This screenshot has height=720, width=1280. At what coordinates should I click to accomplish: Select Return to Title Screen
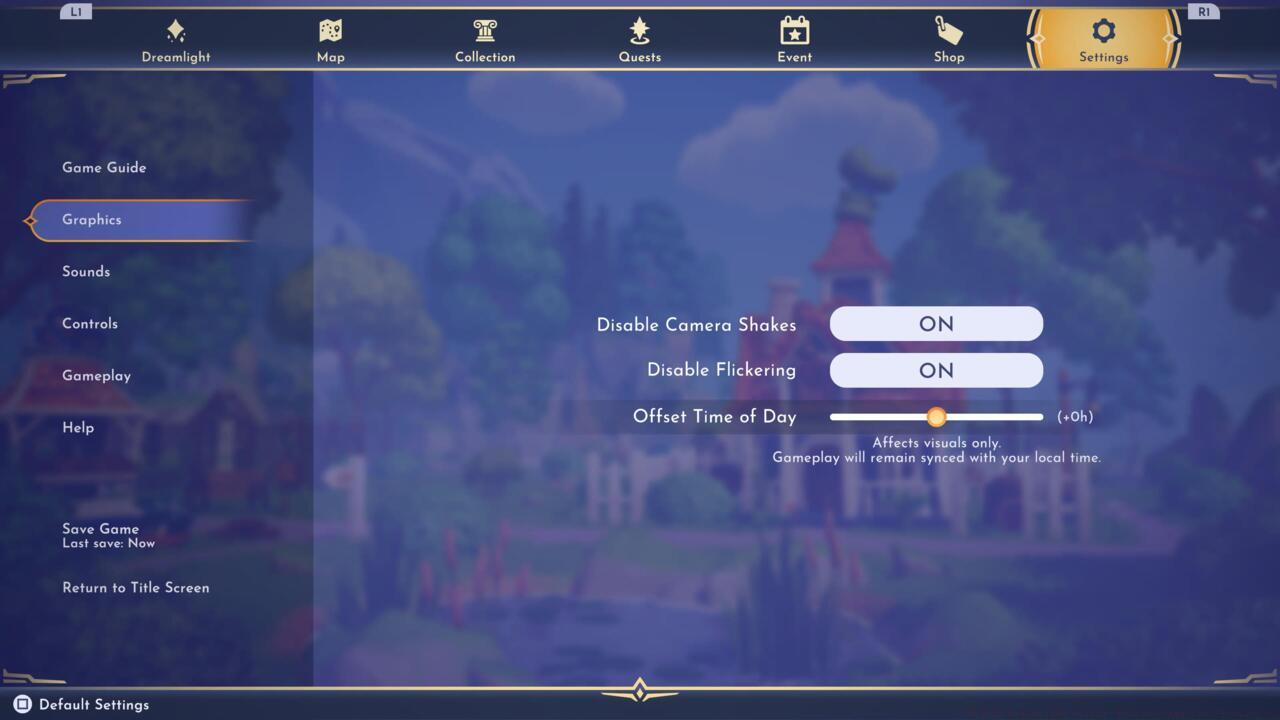[x=136, y=587]
